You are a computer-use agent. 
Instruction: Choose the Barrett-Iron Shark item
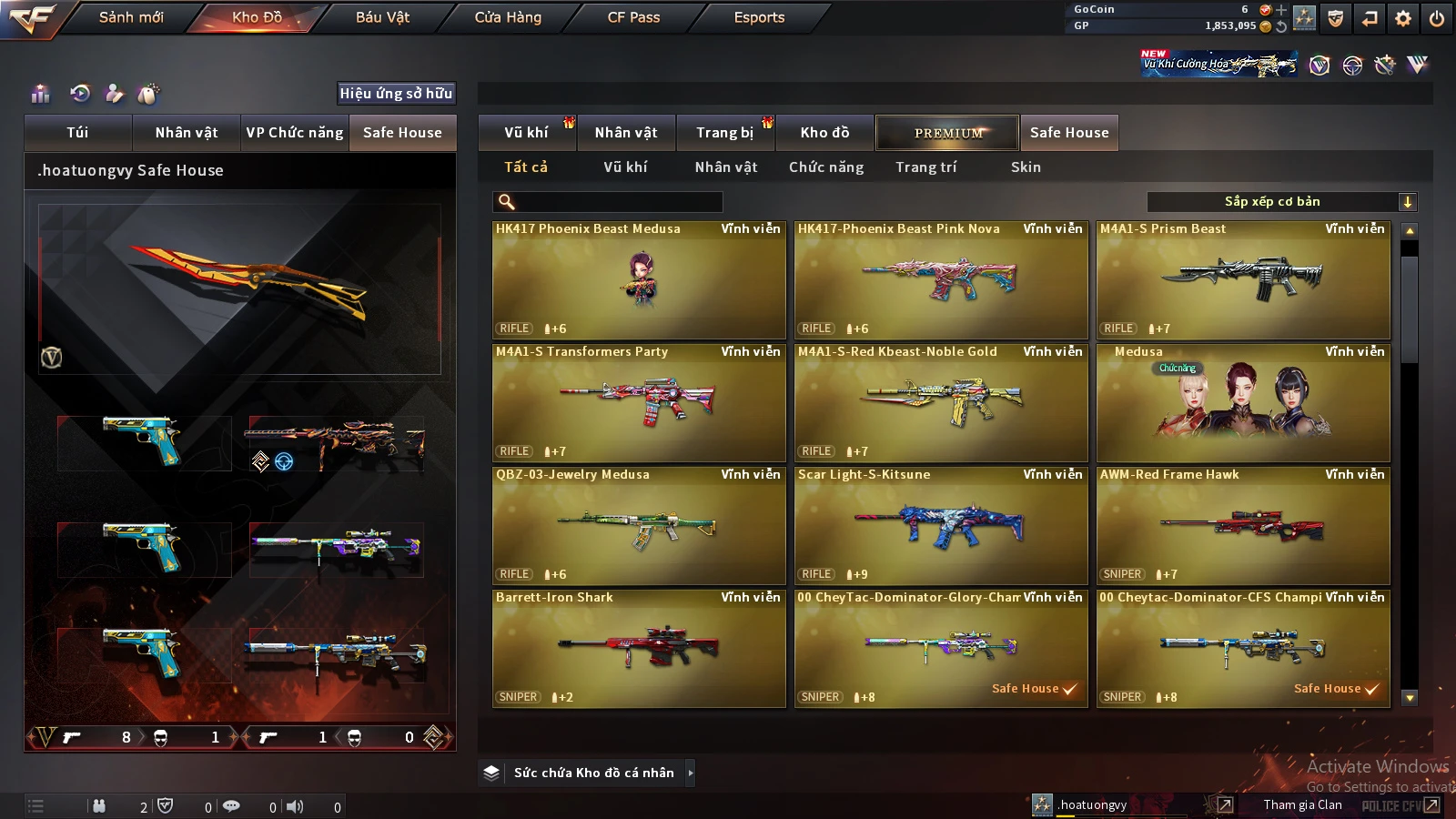point(639,648)
